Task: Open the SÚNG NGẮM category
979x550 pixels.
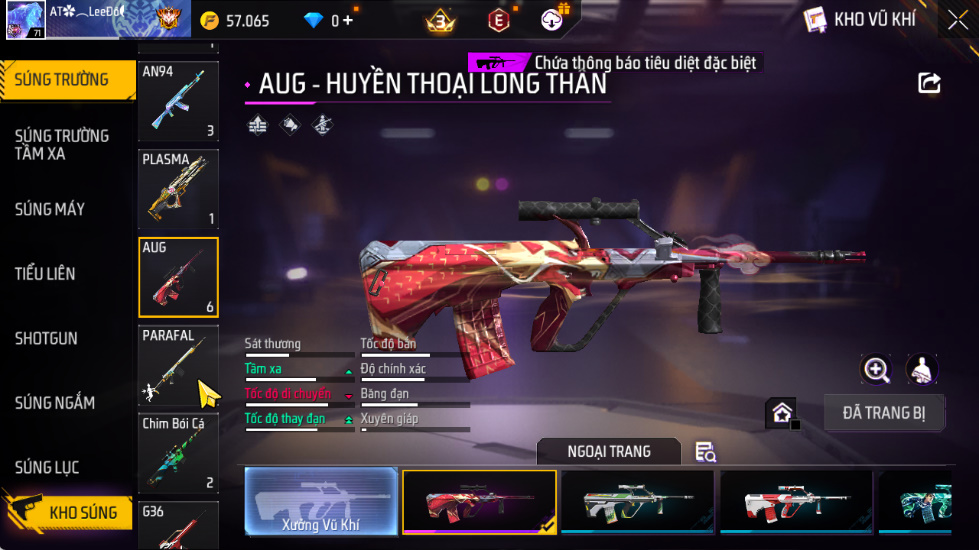Action: (x=55, y=403)
